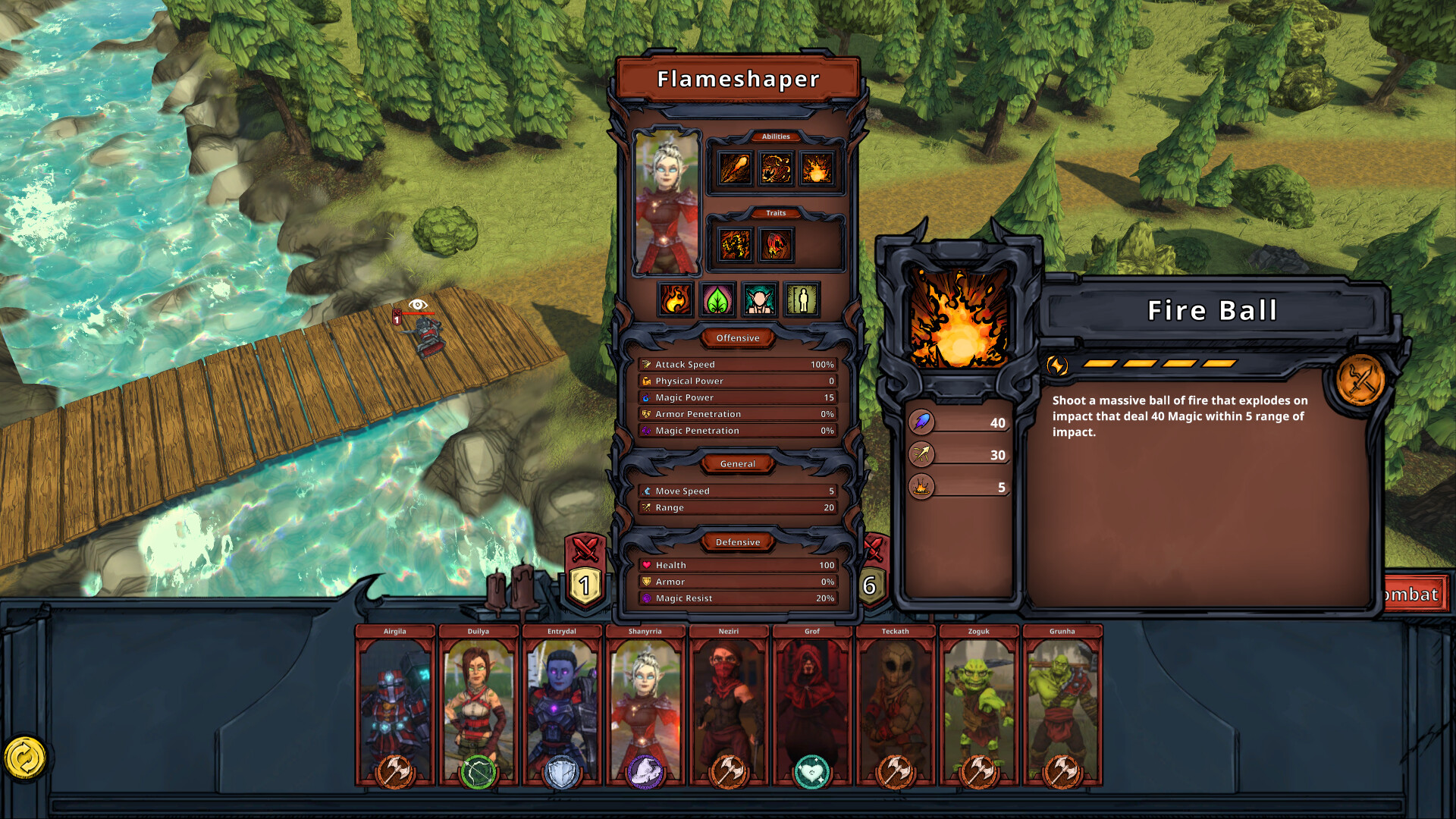Image resolution: width=1456 pixels, height=819 pixels.
Task: Select the Traits header tab
Action: [777, 213]
